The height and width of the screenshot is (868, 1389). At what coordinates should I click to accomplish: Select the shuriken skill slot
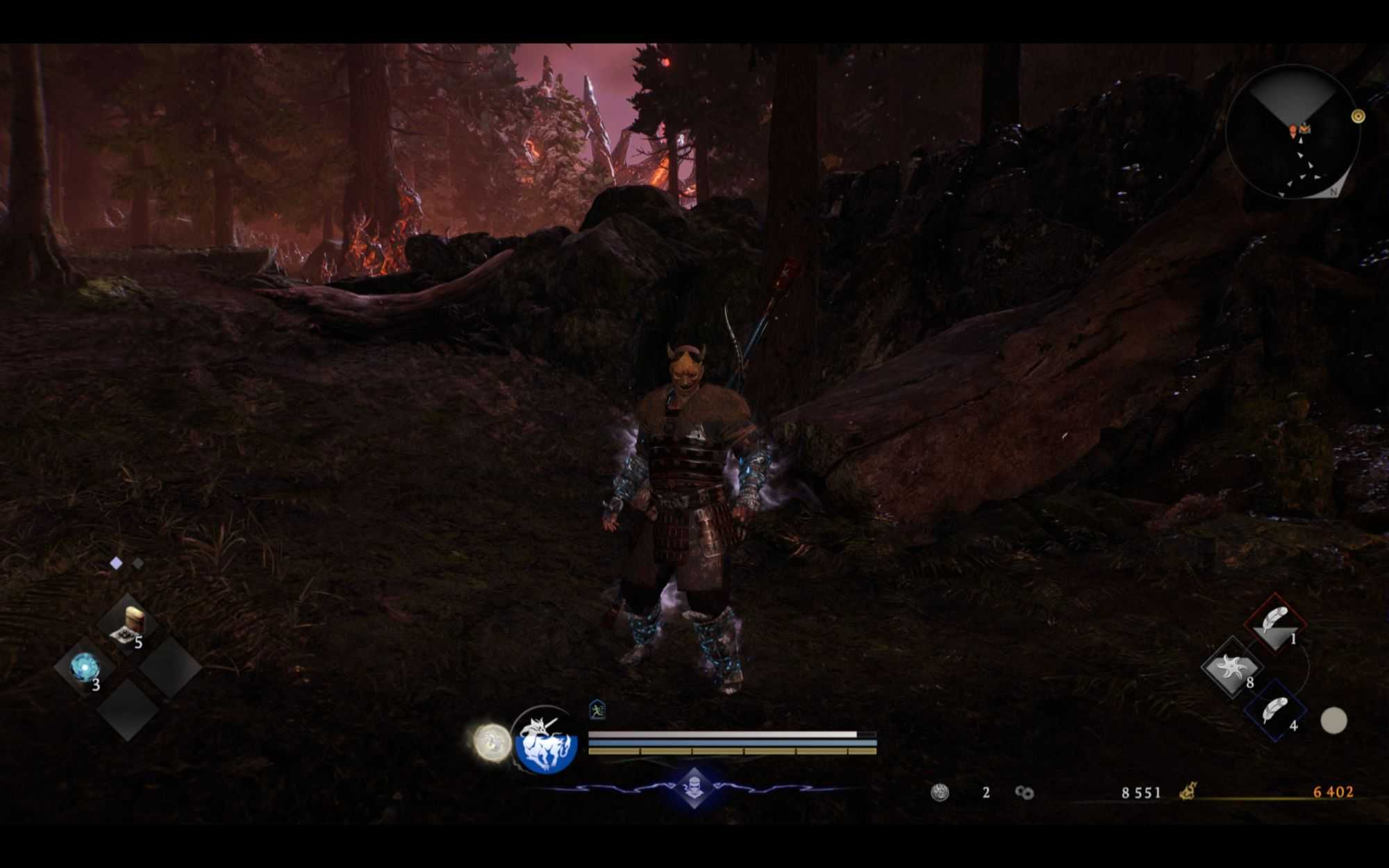click(1231, 667)
